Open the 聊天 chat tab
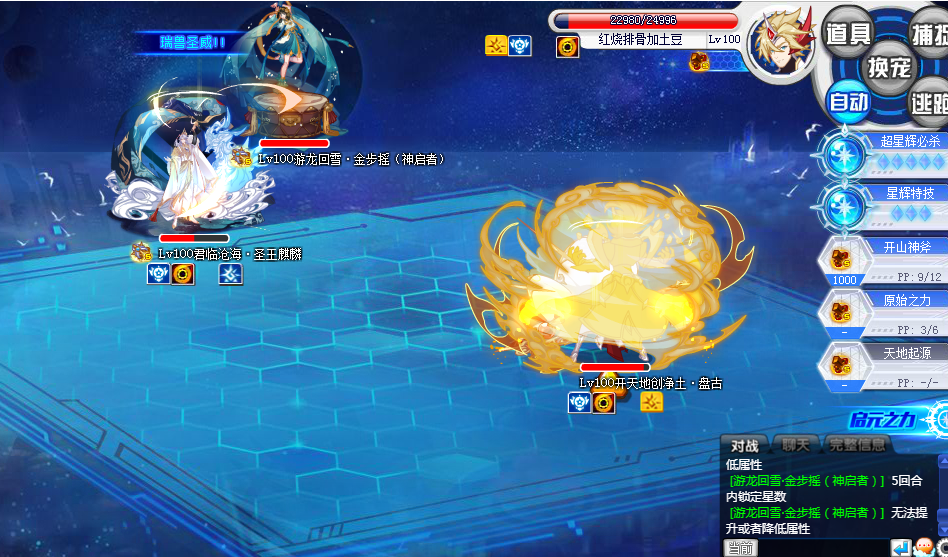This screenshot has height=557, width=948. tap(795, 445)
